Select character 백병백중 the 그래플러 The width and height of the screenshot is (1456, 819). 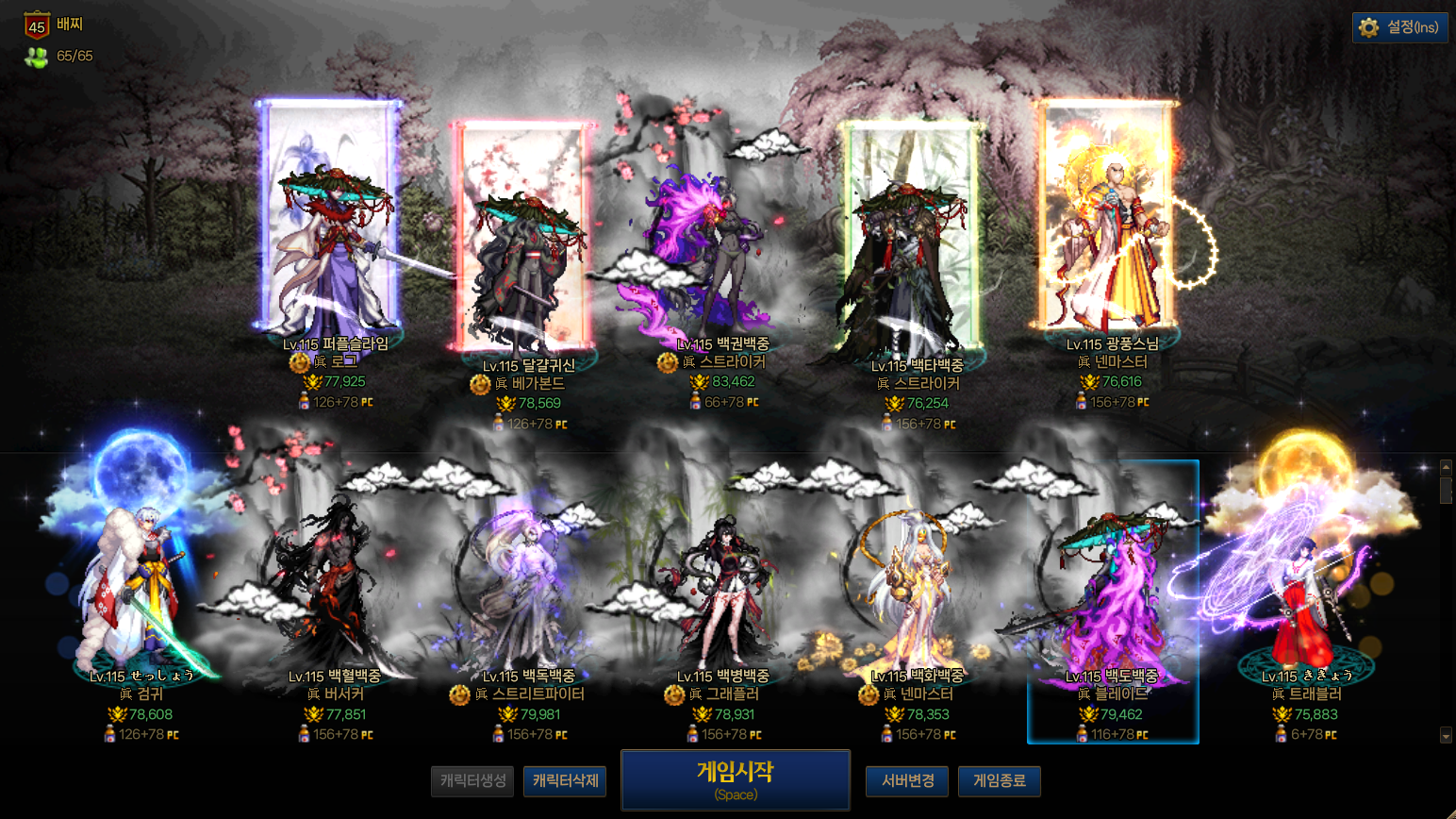(x=722, y=585)
